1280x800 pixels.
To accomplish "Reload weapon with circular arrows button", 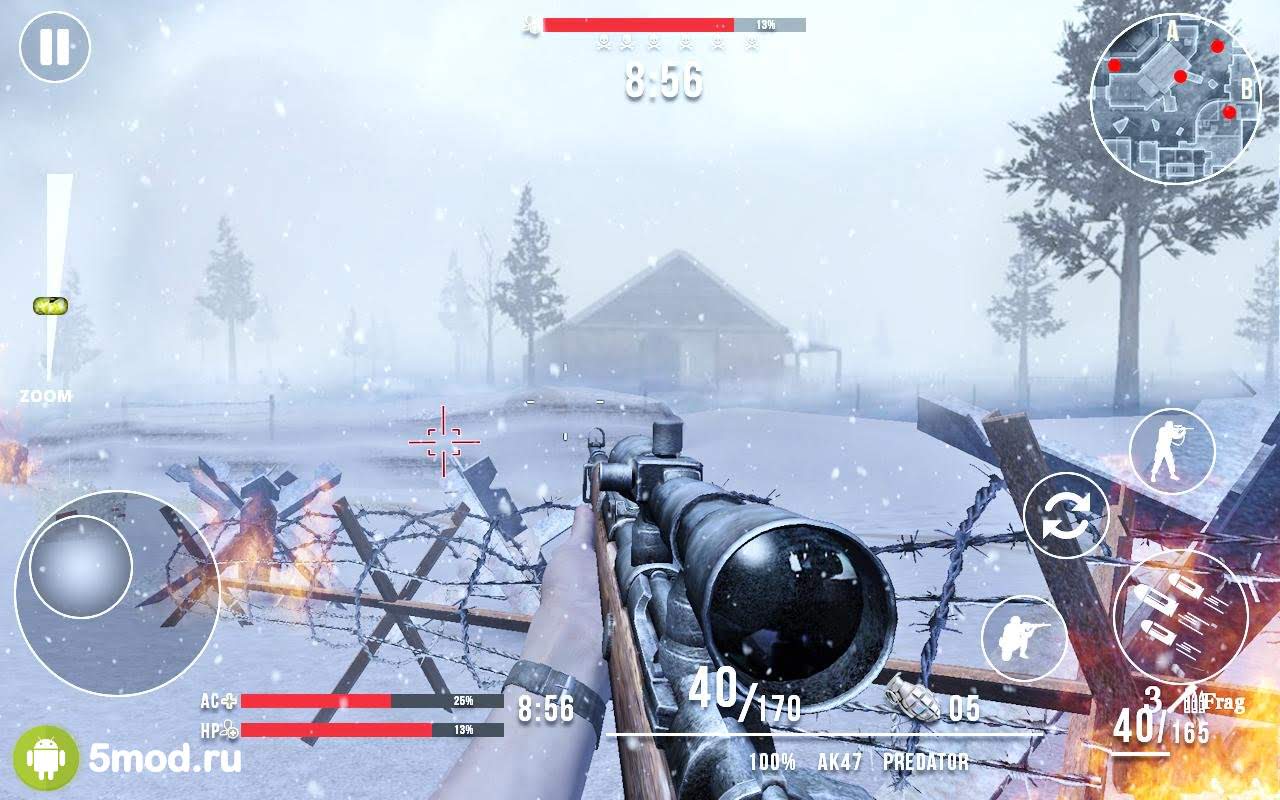I will click(x=1066, y=515).
